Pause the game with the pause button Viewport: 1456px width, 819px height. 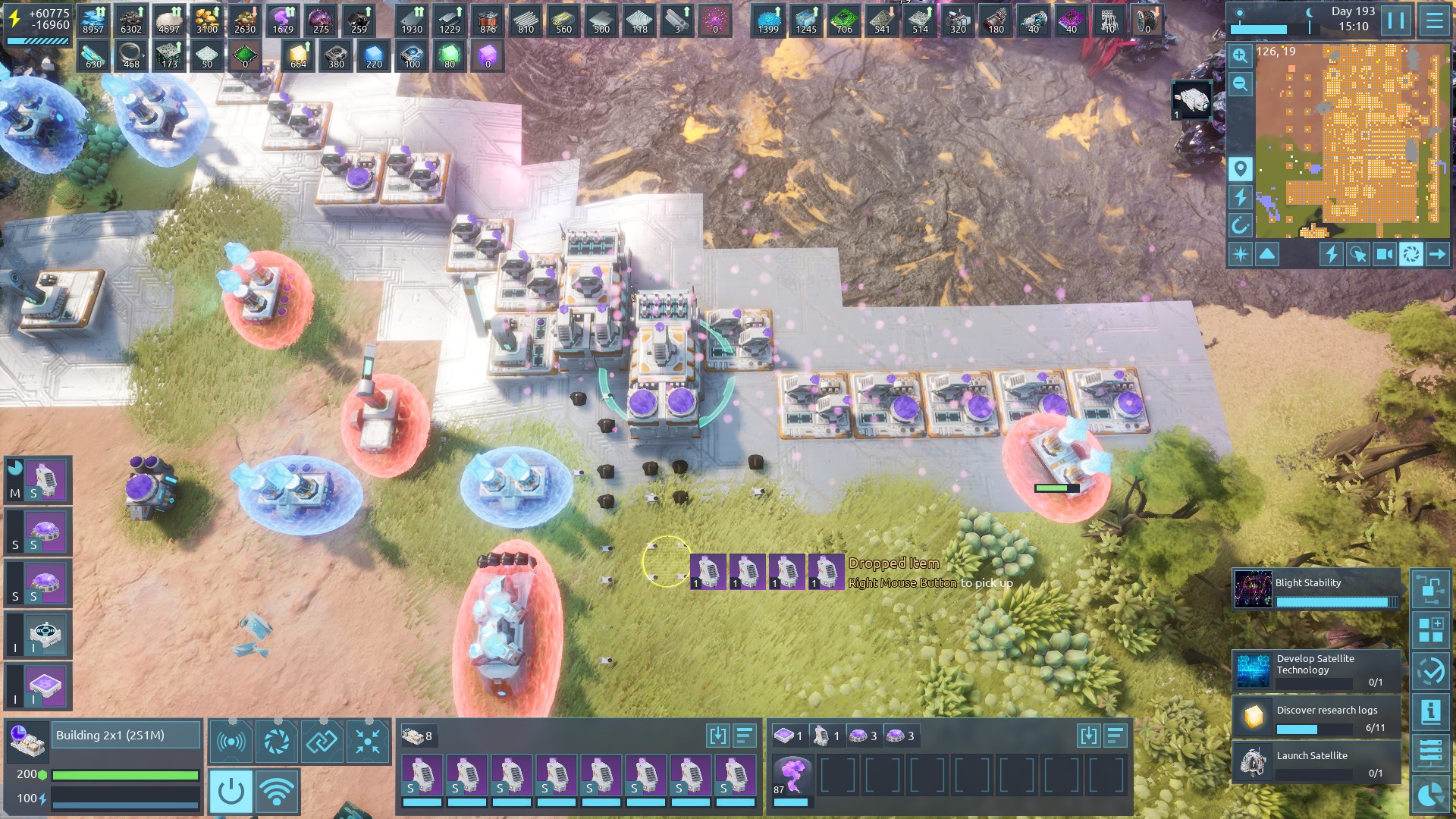pyautogui.click(x=1396, y=20)
